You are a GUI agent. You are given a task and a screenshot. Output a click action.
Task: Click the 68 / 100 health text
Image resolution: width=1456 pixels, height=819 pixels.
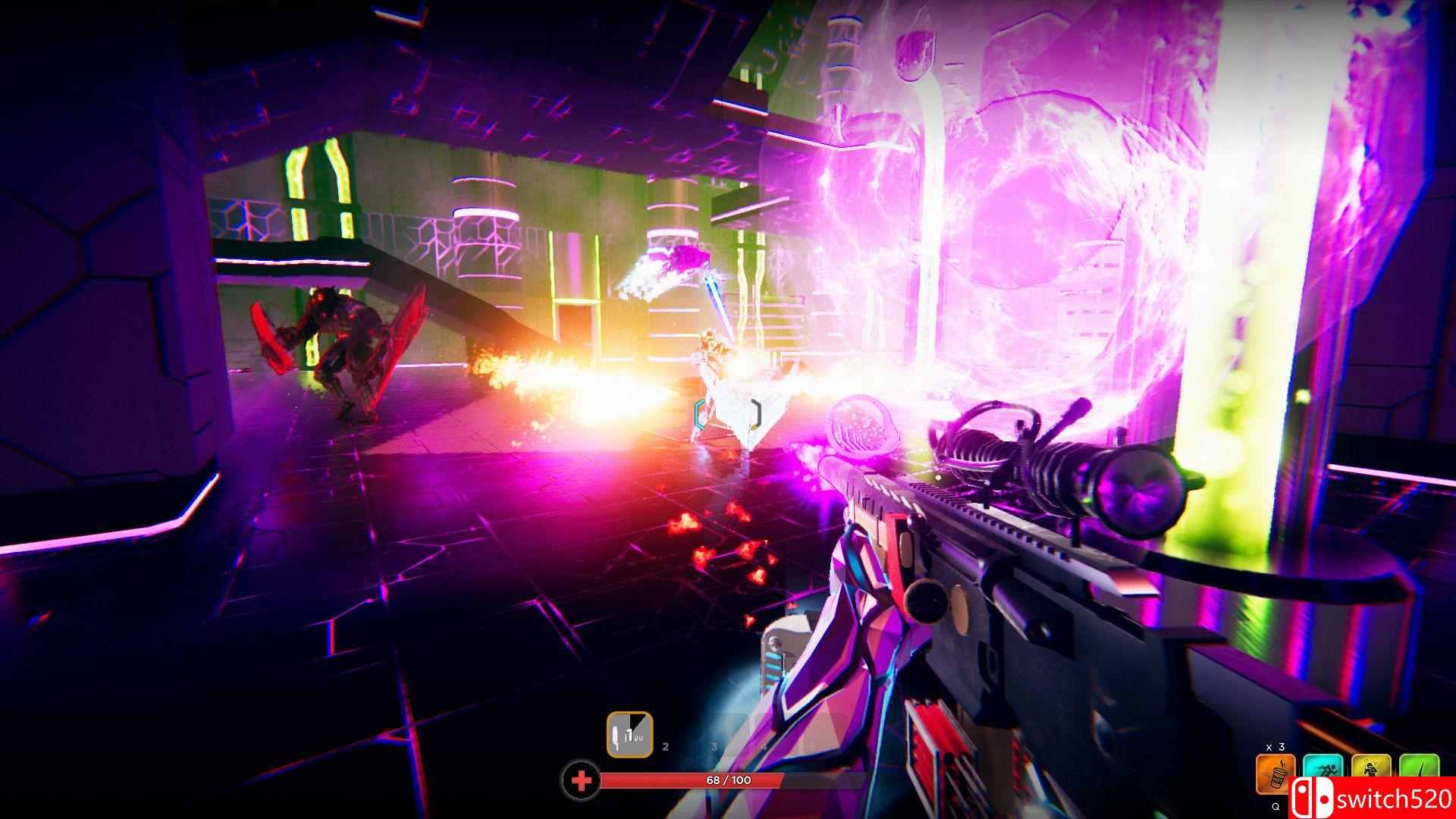click(x=729, y=780)
